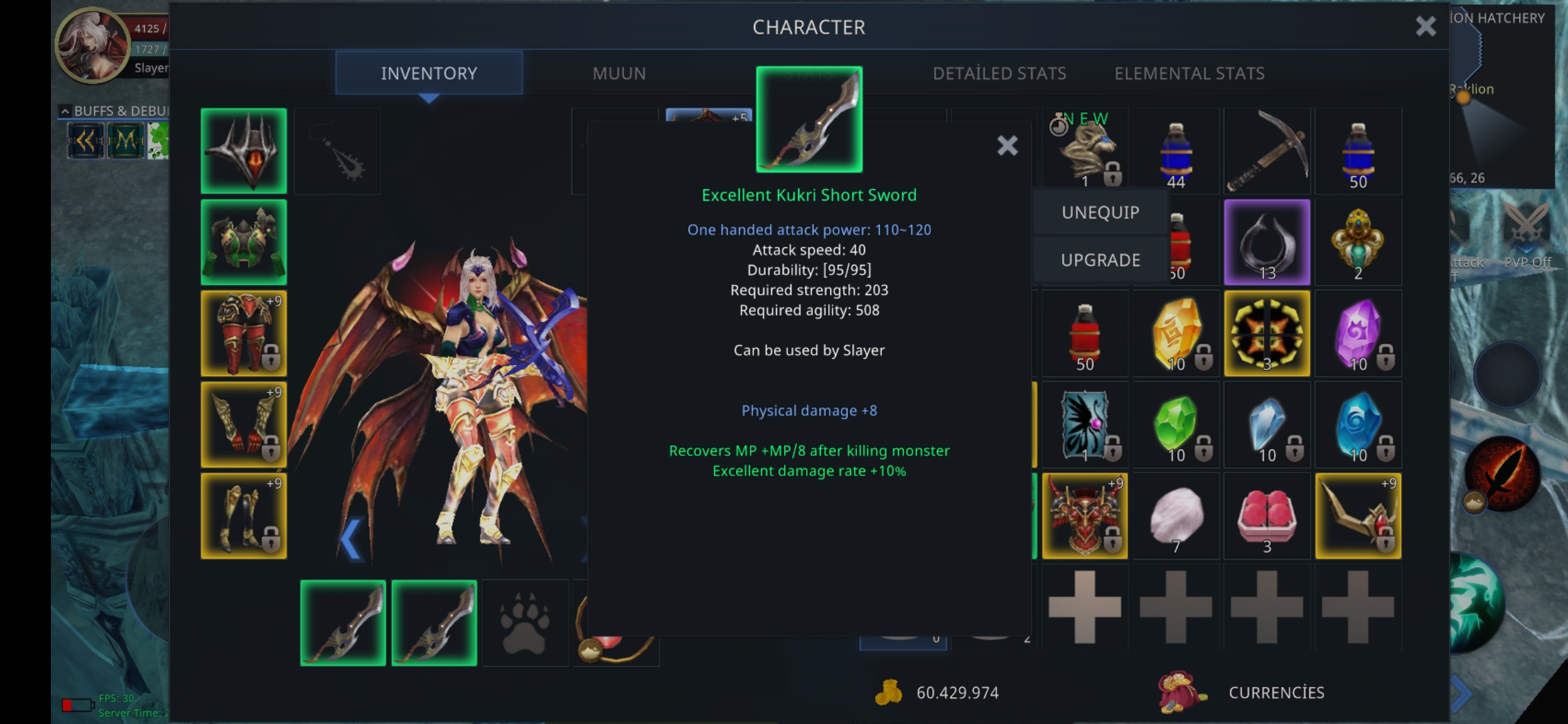1568x724 pixels.
Task: Select the red +9 pants equipment slot
Action: (244, 333)
